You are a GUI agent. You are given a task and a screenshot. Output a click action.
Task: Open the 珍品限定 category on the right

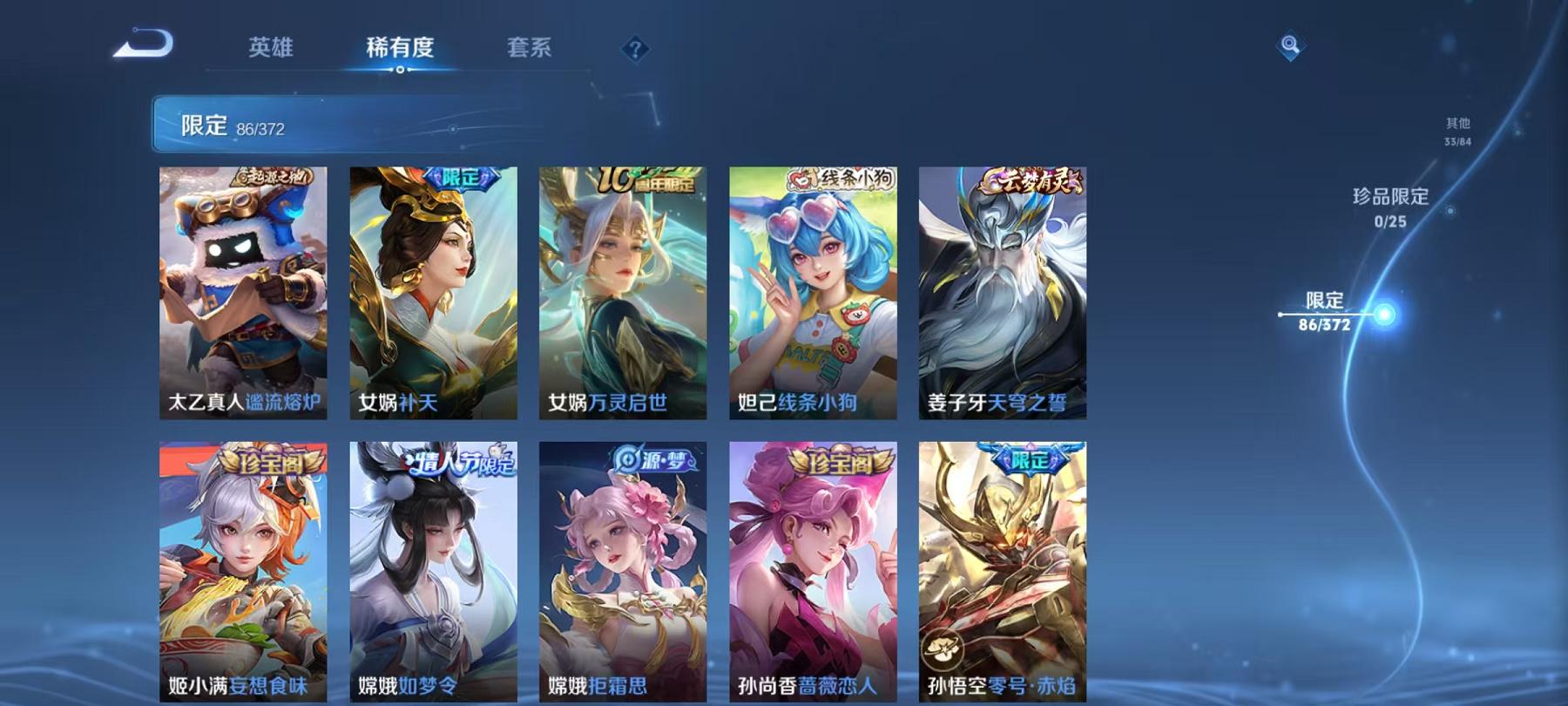click(1389, 209)
